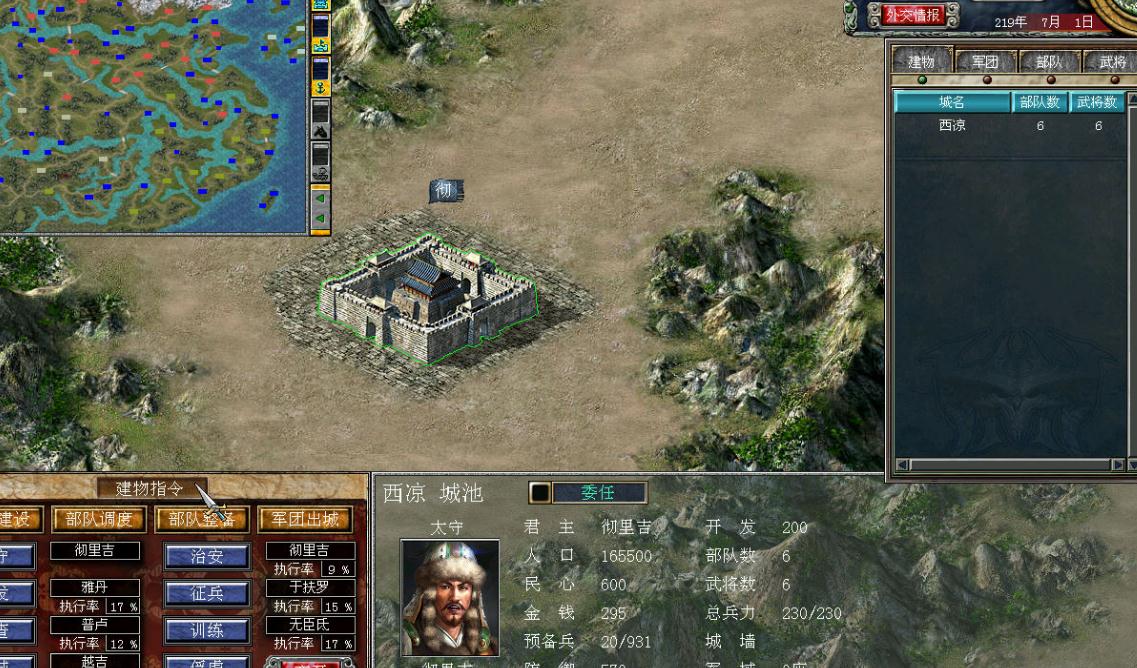Select the 治安 public order task

[206, 557]
